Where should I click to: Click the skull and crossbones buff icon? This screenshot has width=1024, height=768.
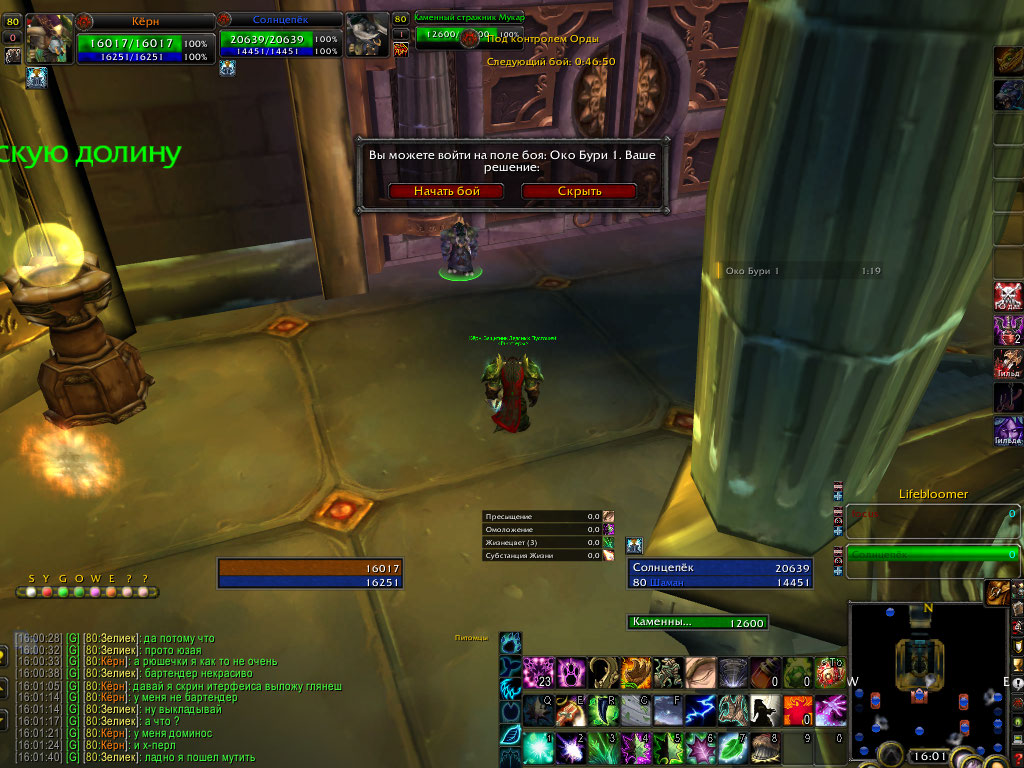[1008, 296]
